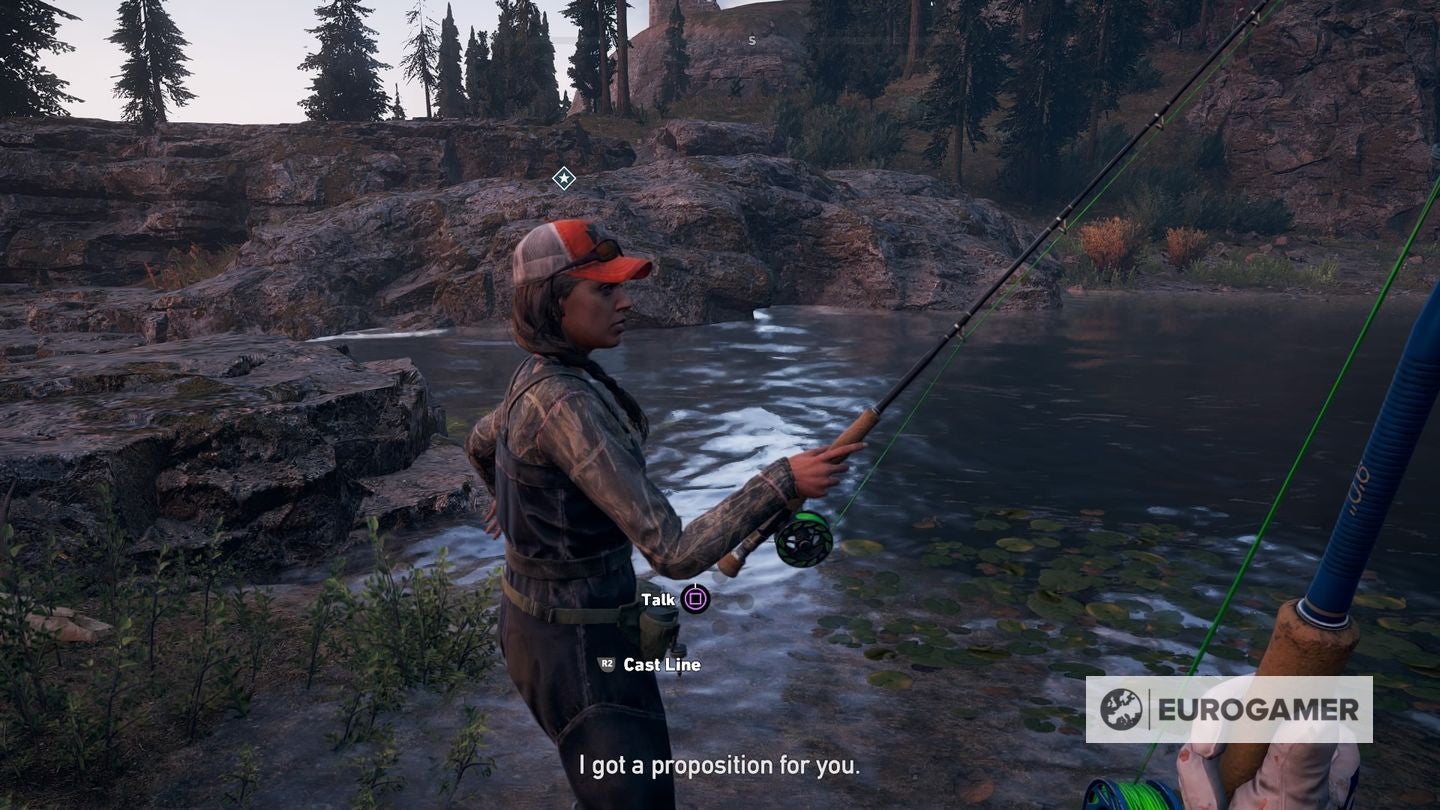Click the Eurogamer watermark banner
The image size is (1440, 810).
[1230, 710]
